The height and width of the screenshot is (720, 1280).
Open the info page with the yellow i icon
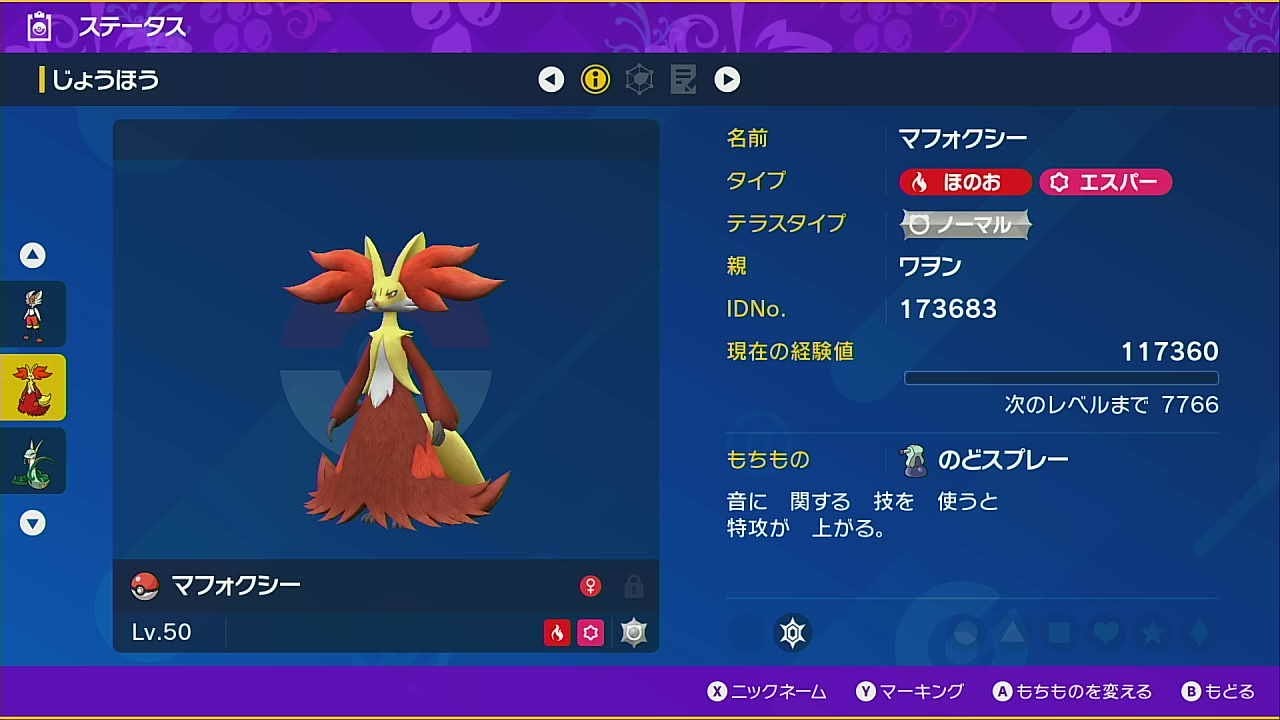click(x=595, y=79)
